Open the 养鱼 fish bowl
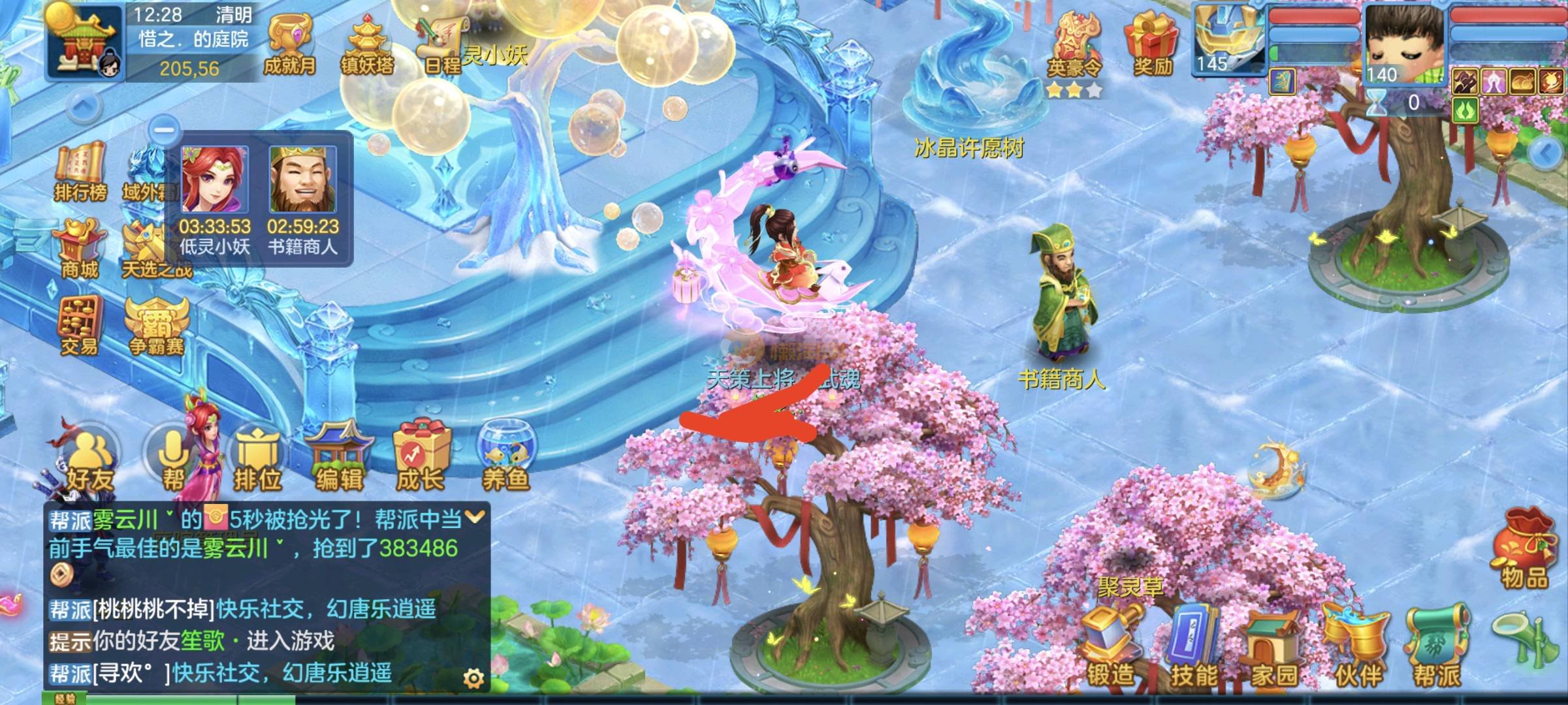Image resolution: width=1568 pixels, height=705 pixels. 505,457
